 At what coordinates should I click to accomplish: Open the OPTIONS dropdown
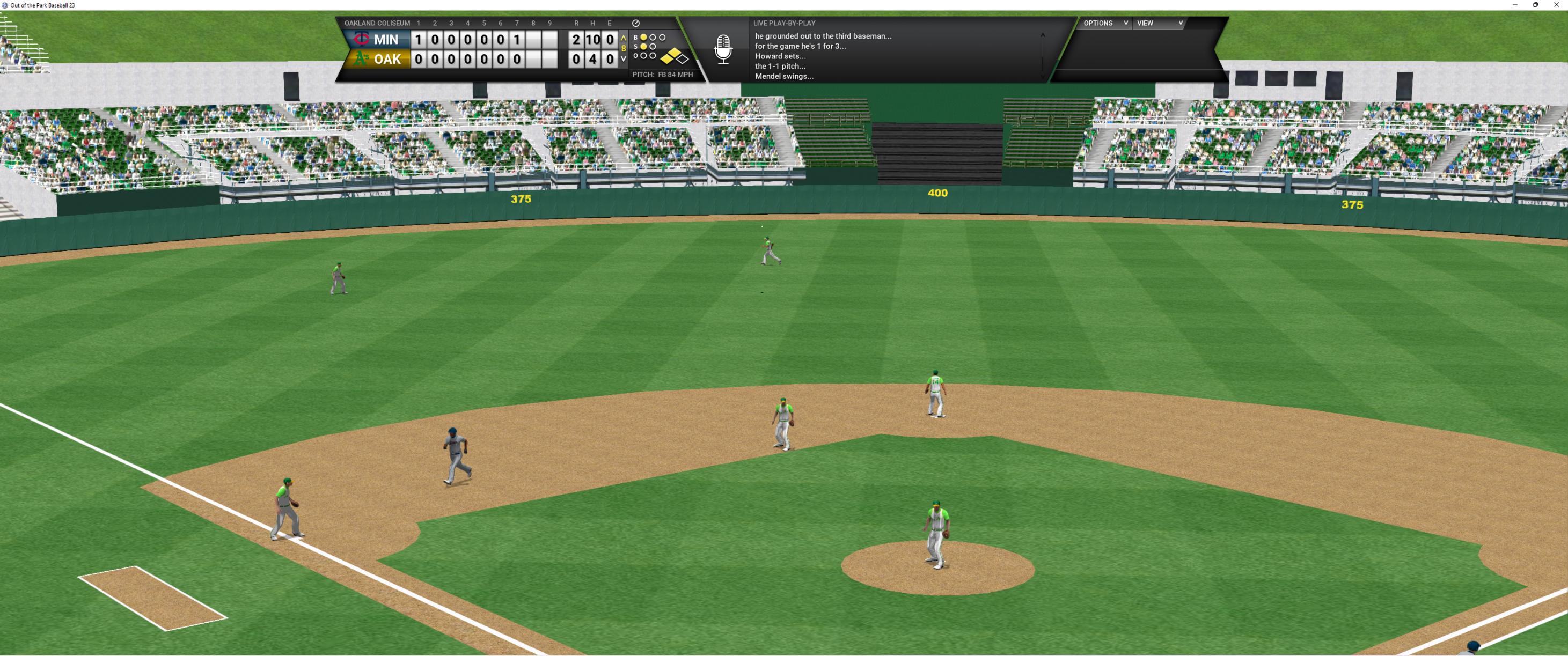tap(1105, 23)
